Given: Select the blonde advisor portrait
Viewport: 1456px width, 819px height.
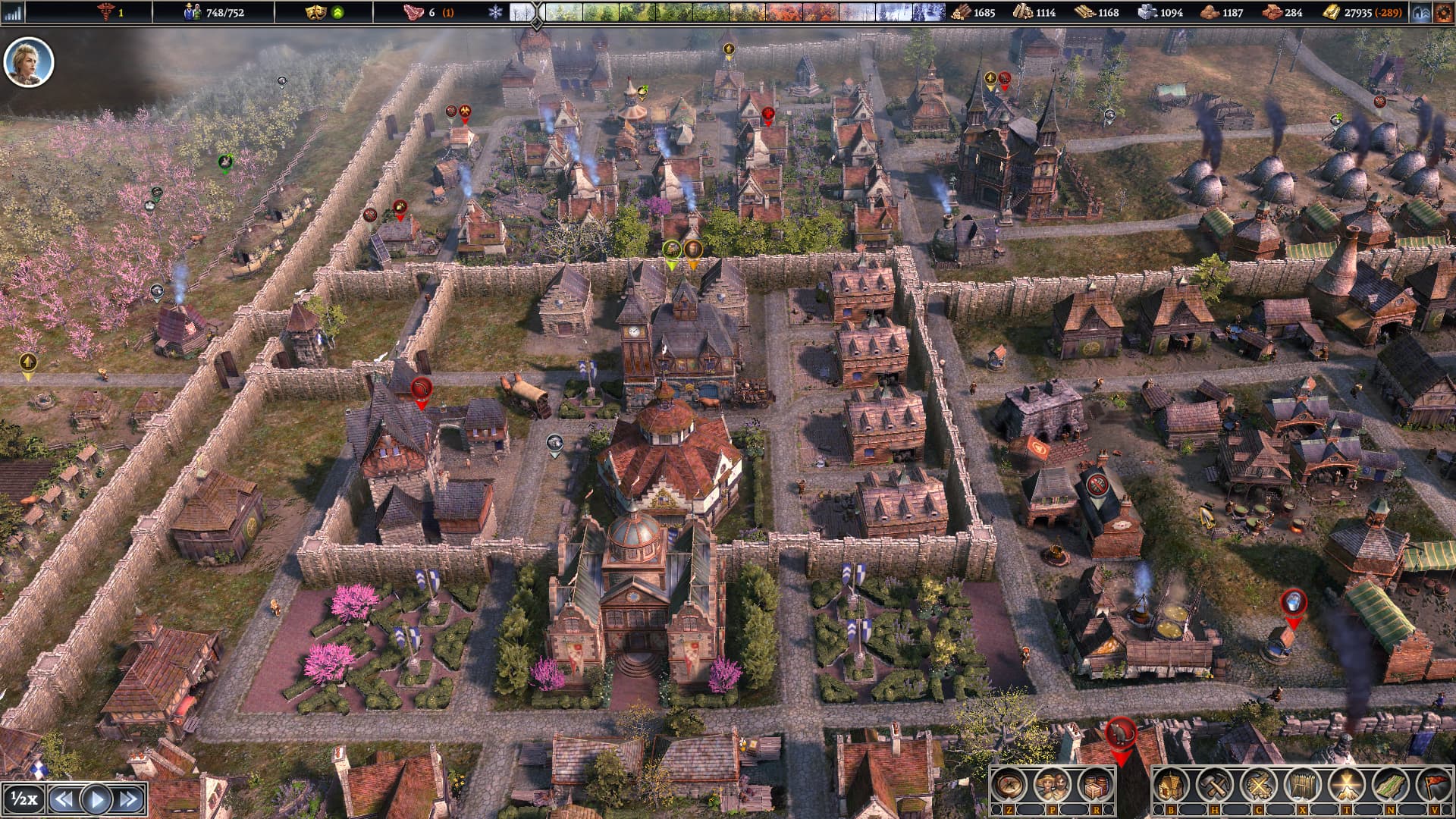Looking at the screenshot, I should (x=29, y=62).
